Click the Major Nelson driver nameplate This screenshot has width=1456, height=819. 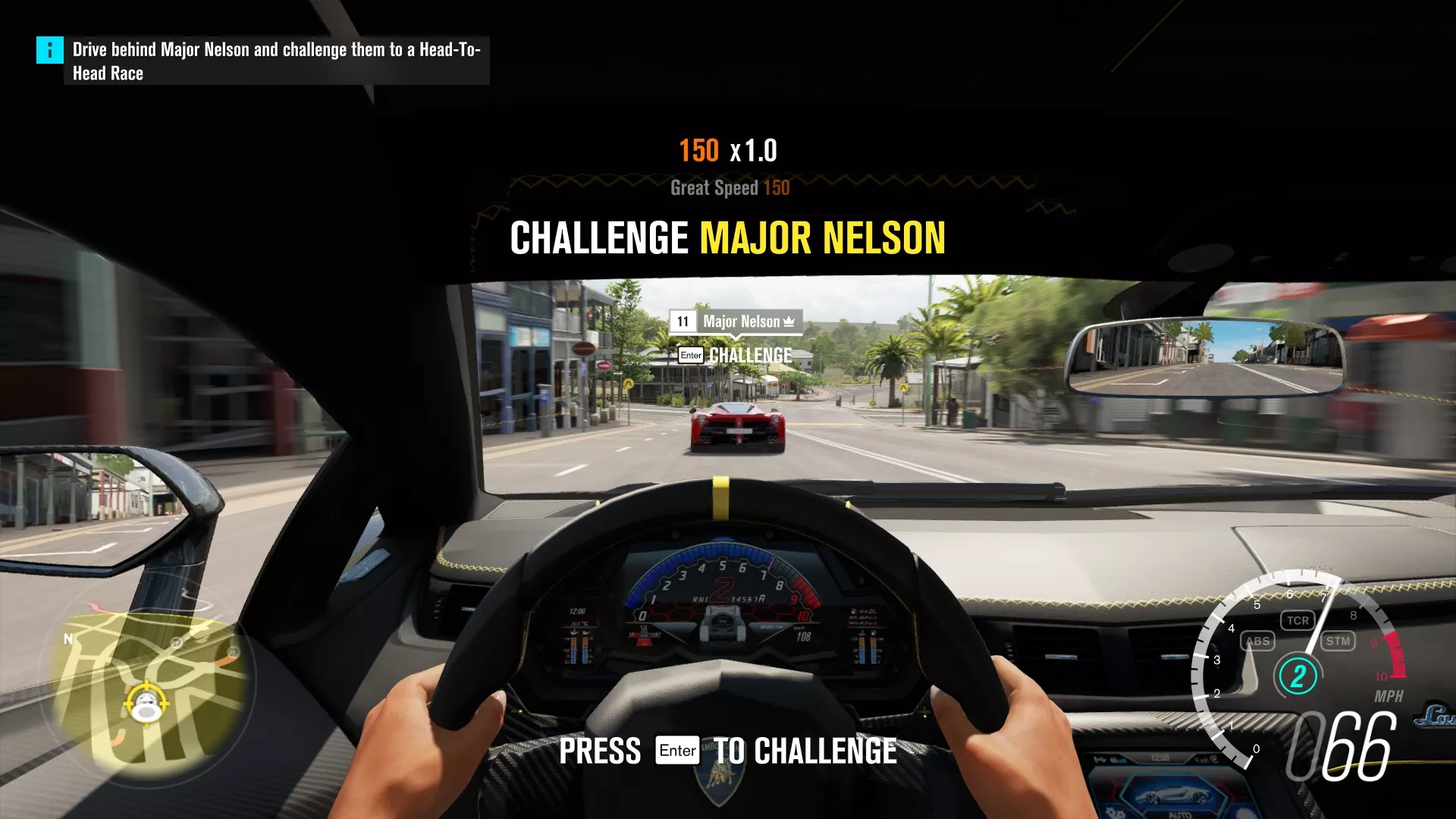735,322
